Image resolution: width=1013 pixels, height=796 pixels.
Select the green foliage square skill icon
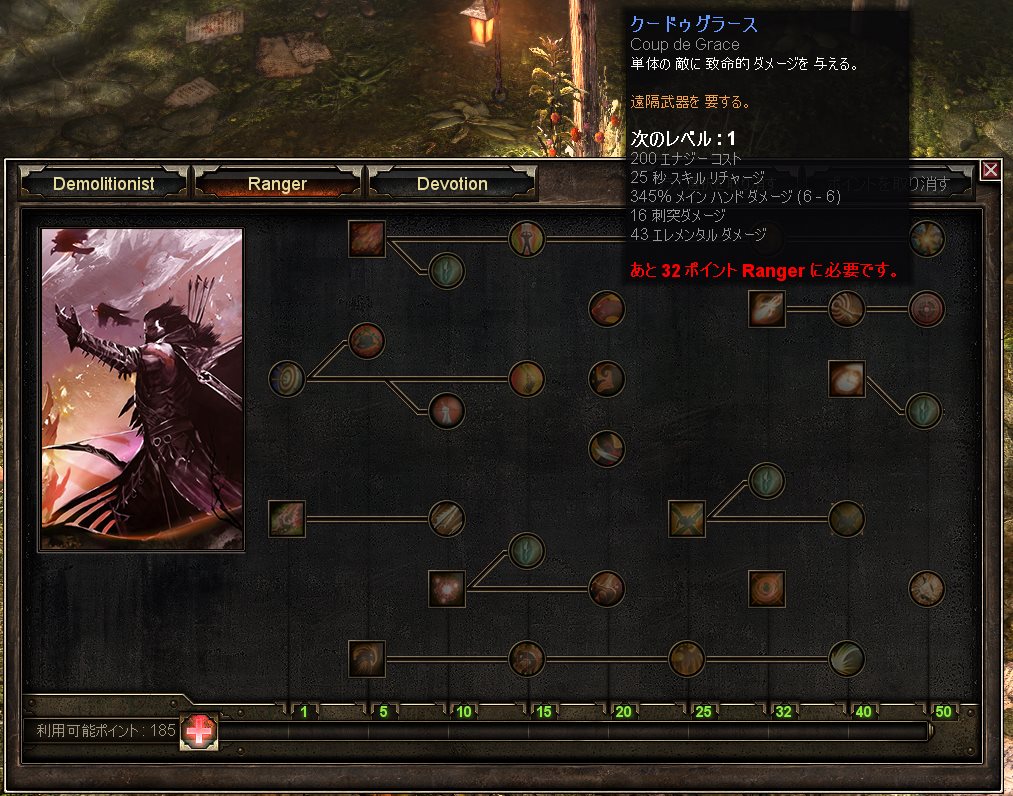[x=287, y=519]
